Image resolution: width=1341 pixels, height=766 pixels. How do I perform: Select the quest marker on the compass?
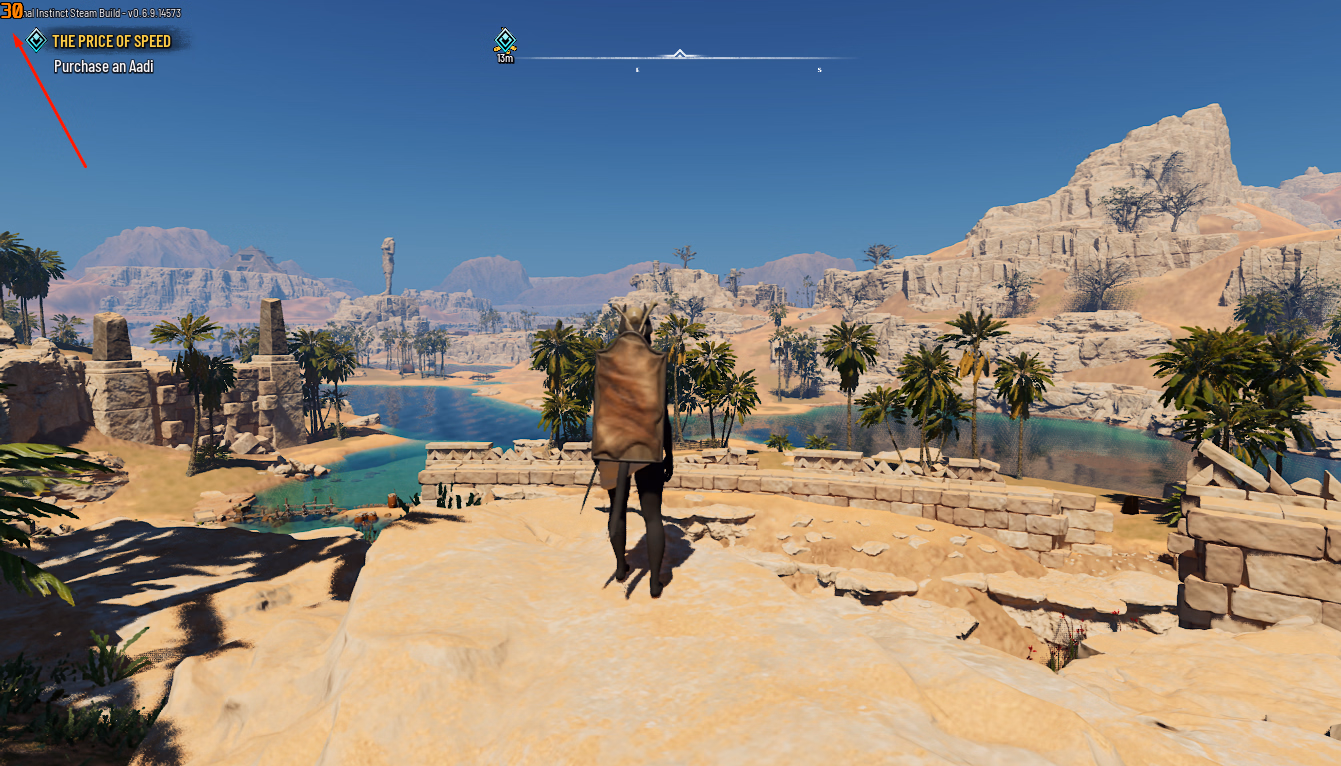pyautogui.click(x=505, y=41)
